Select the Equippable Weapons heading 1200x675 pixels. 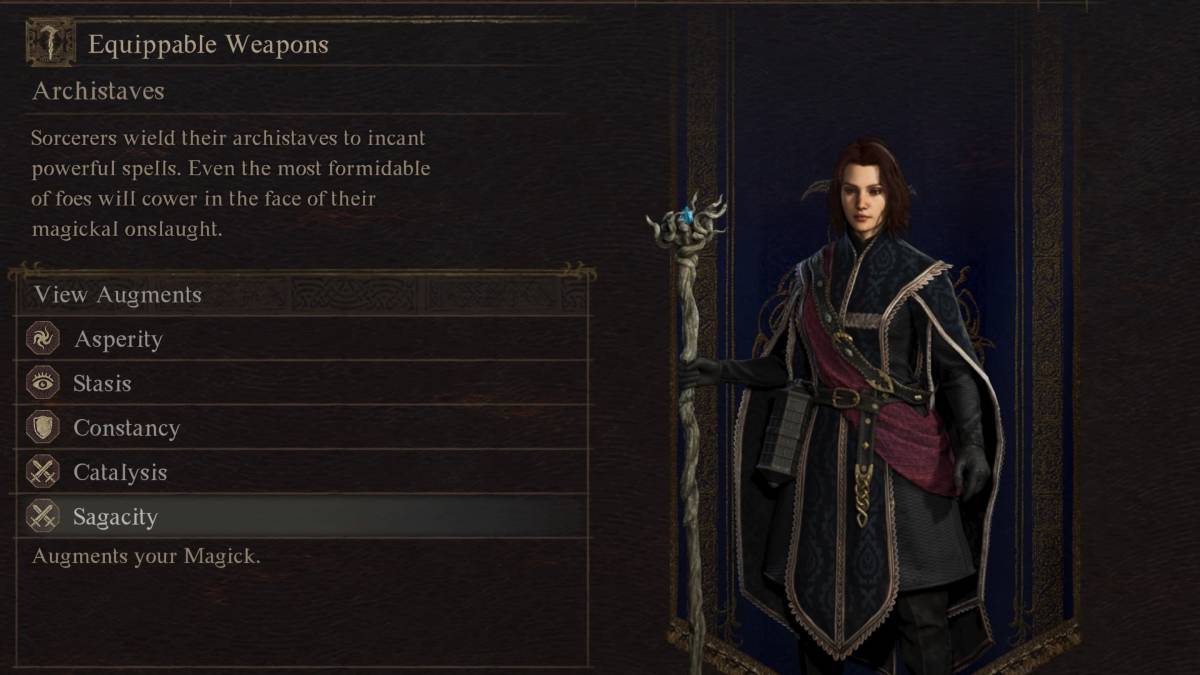(208, 44)
